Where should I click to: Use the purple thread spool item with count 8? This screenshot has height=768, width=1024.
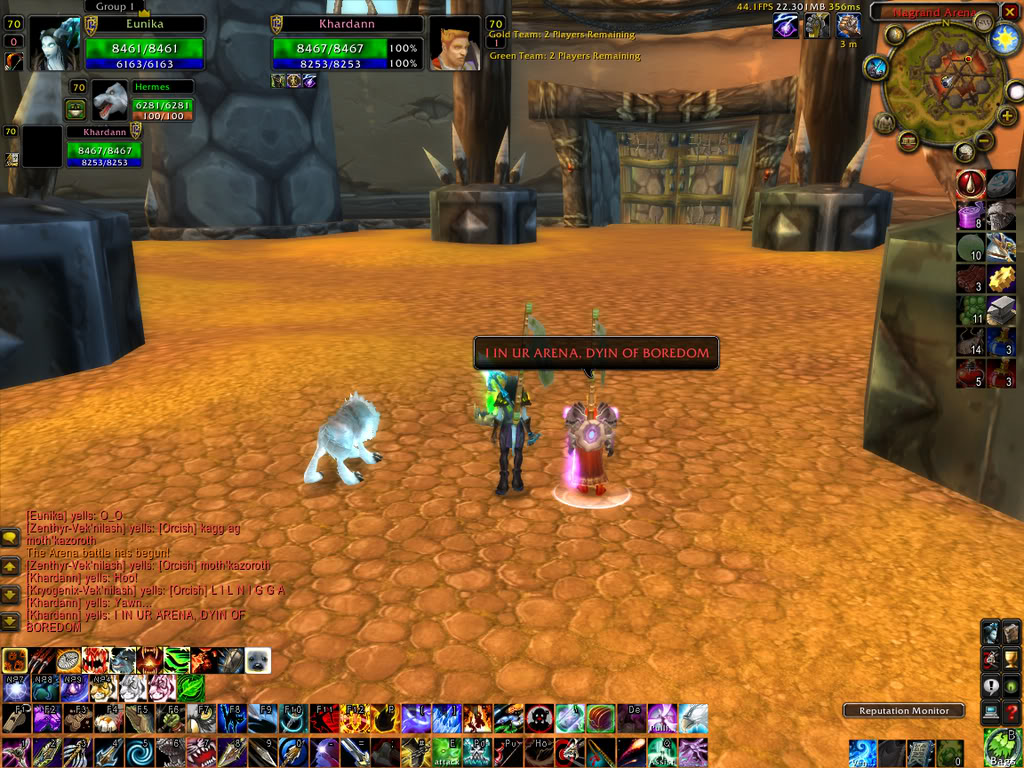(971, 216)
